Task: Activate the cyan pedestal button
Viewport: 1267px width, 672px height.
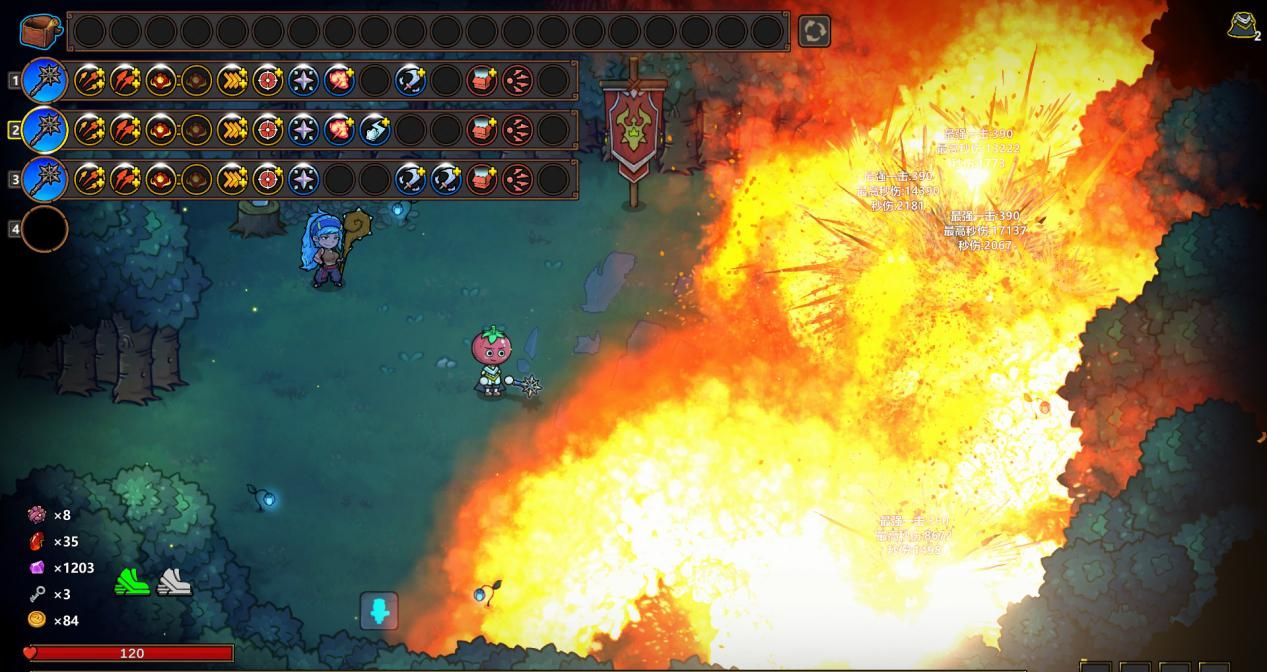Action: 379,610
